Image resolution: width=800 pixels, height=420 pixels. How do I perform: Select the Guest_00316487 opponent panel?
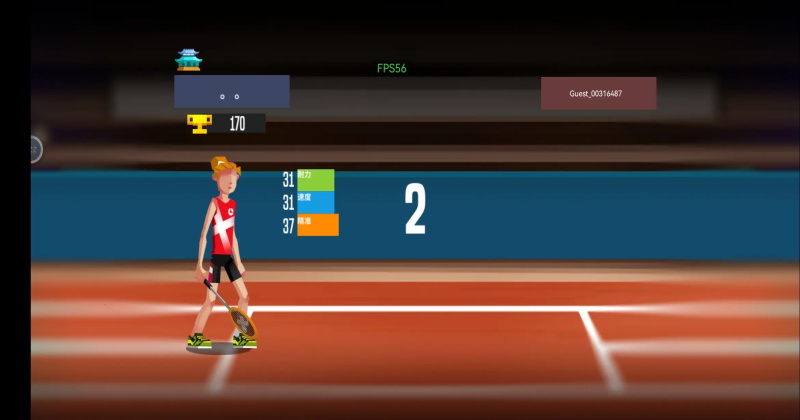598,93
